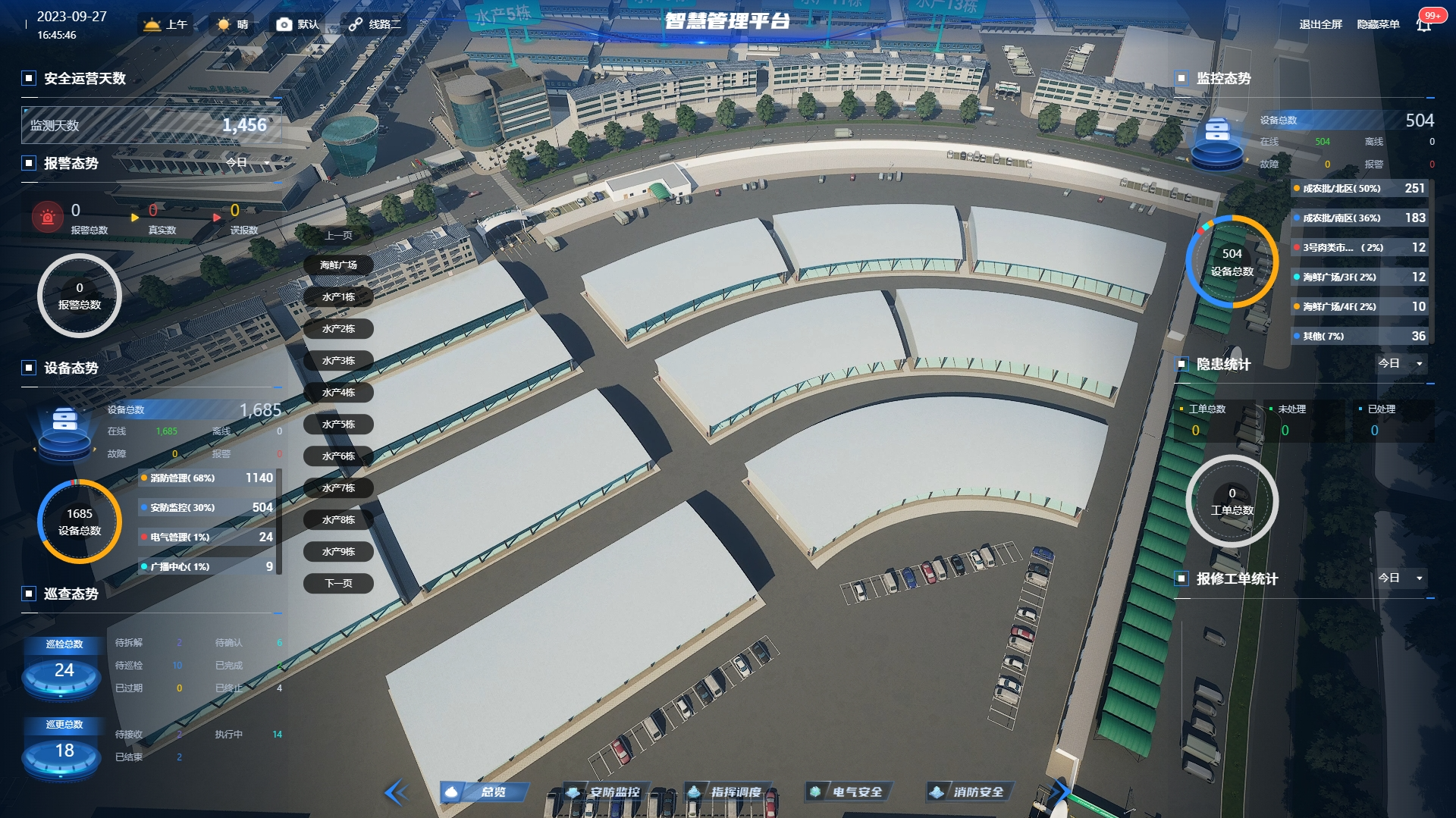Advance to next page with 下一页

click(338, 584)
